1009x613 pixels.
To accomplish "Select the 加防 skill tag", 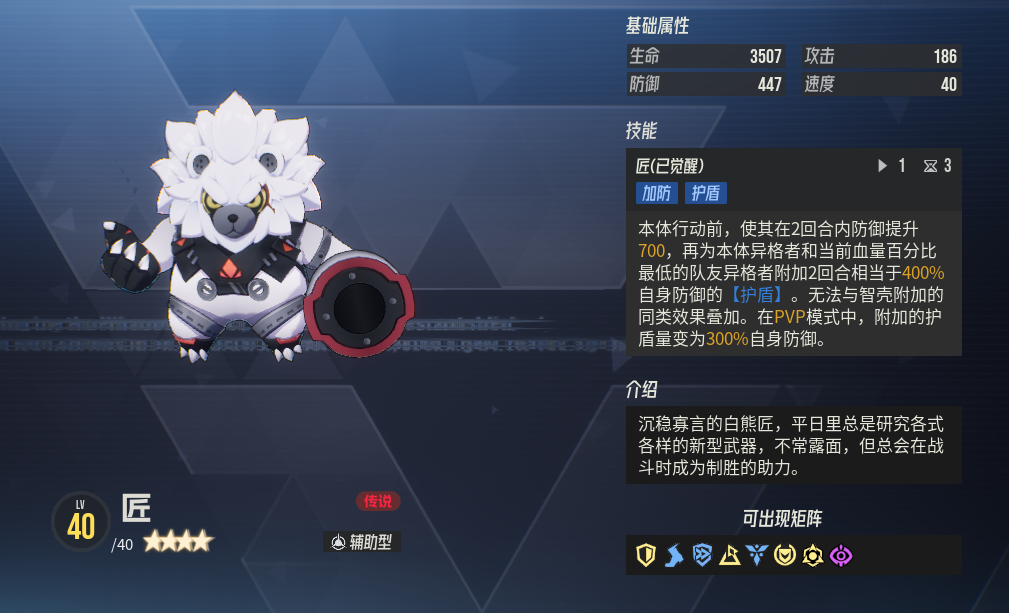I will pyautogui.click(x=656, y=193).
